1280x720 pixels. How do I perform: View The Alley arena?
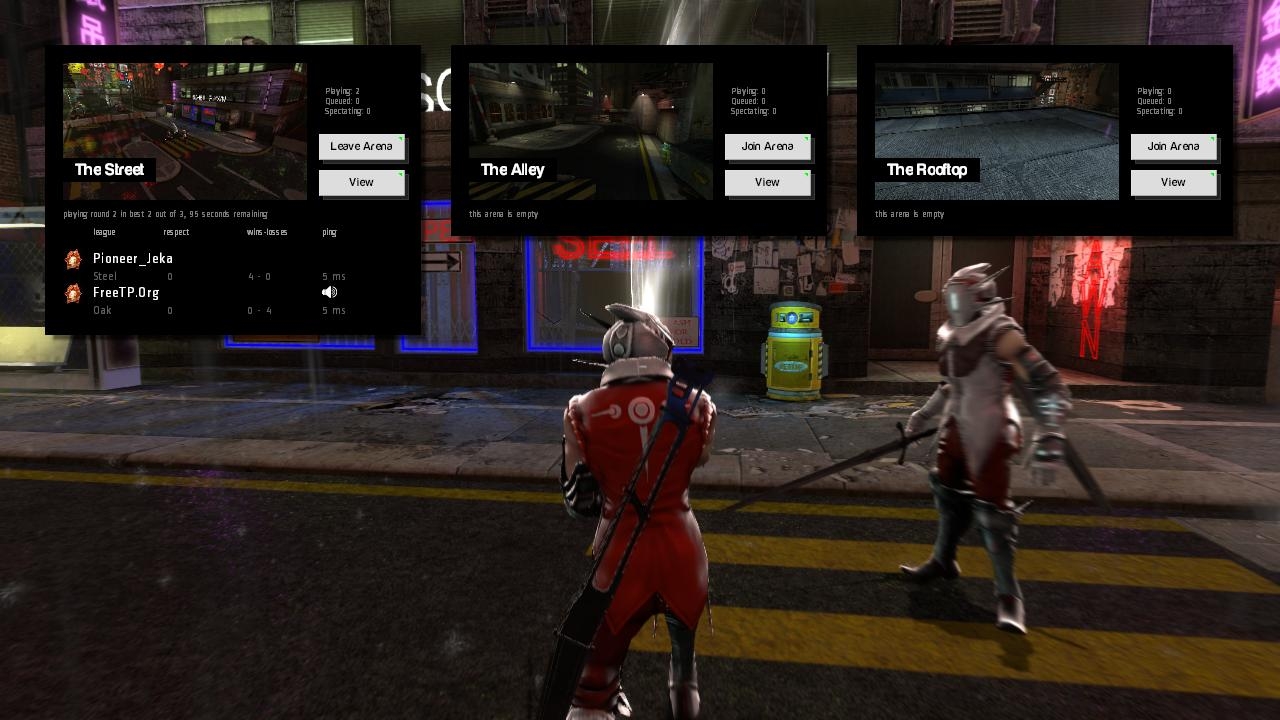click(x=767, y=183)
